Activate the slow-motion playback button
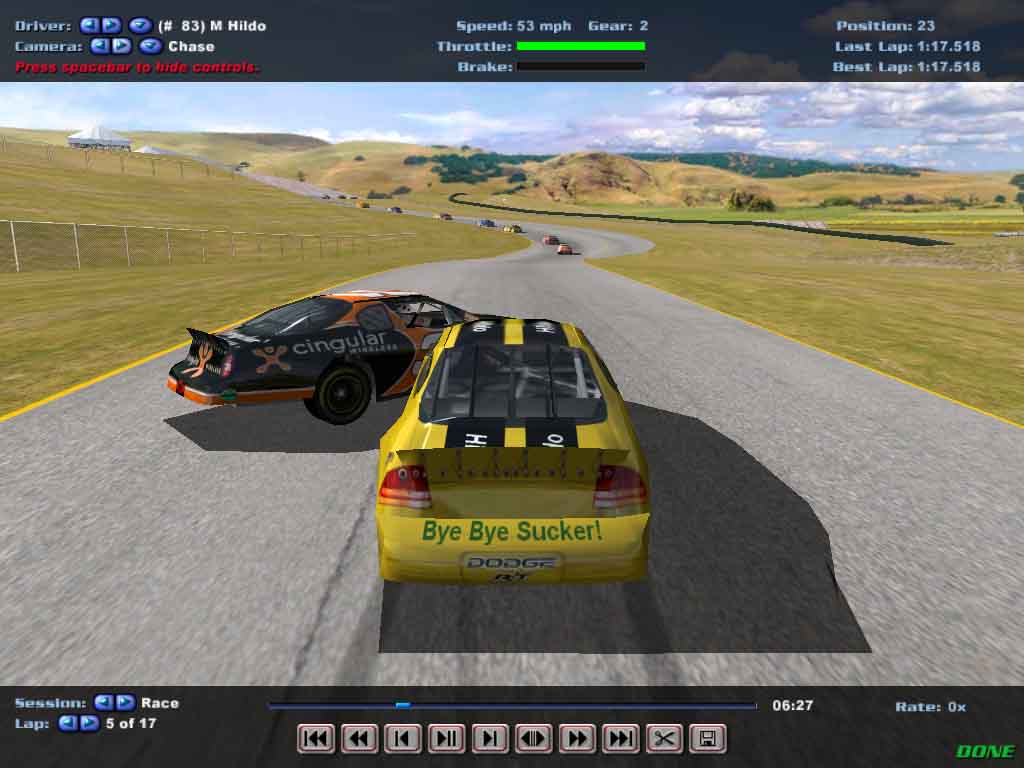 click(533, 739)
